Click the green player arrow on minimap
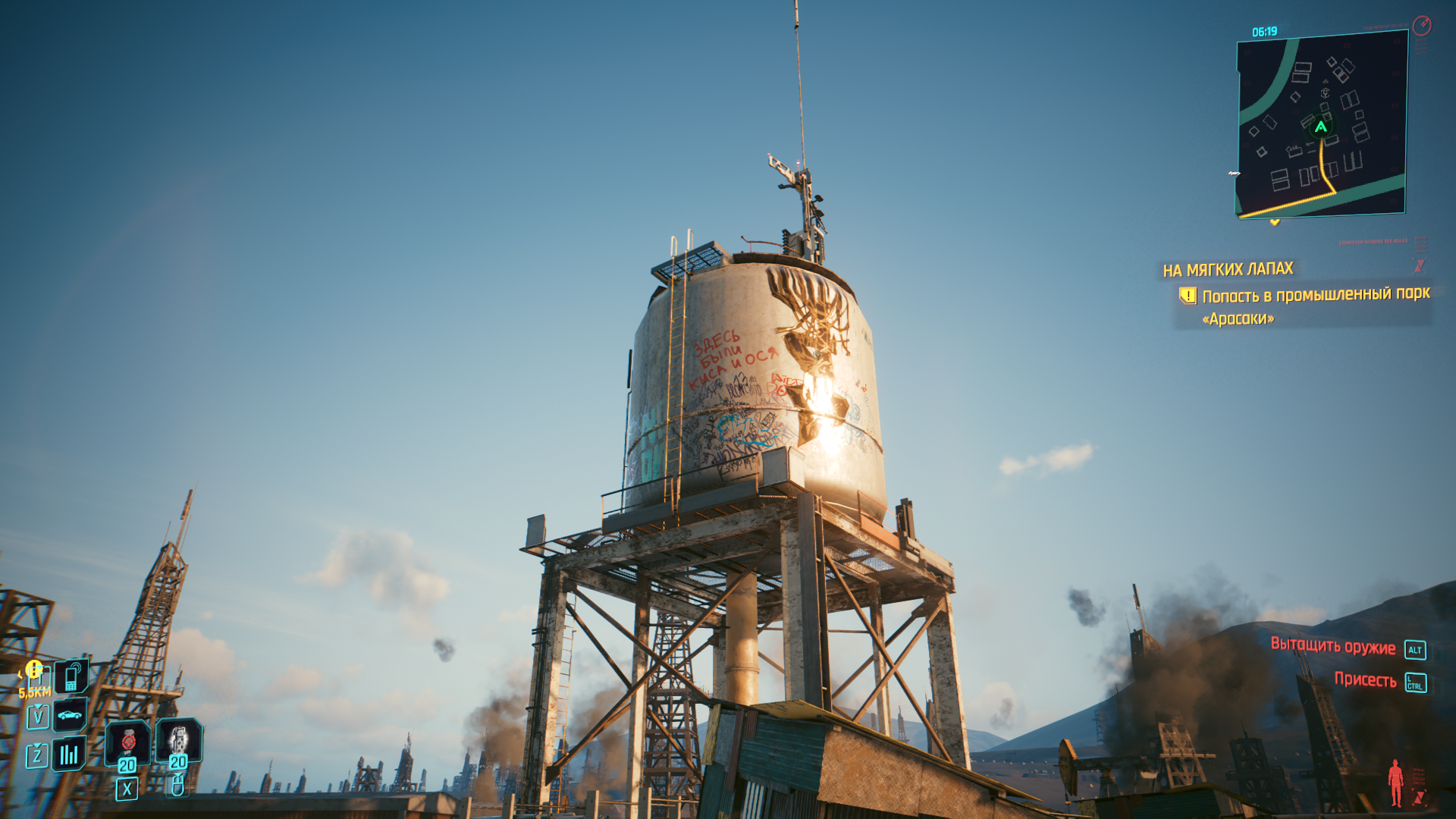 [x=1321, y=127]
